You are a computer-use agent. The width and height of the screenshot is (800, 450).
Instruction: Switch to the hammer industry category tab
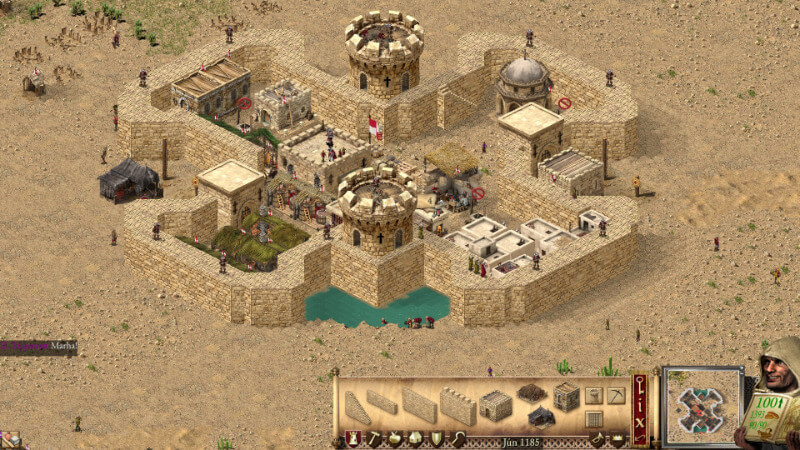[373, 439]
